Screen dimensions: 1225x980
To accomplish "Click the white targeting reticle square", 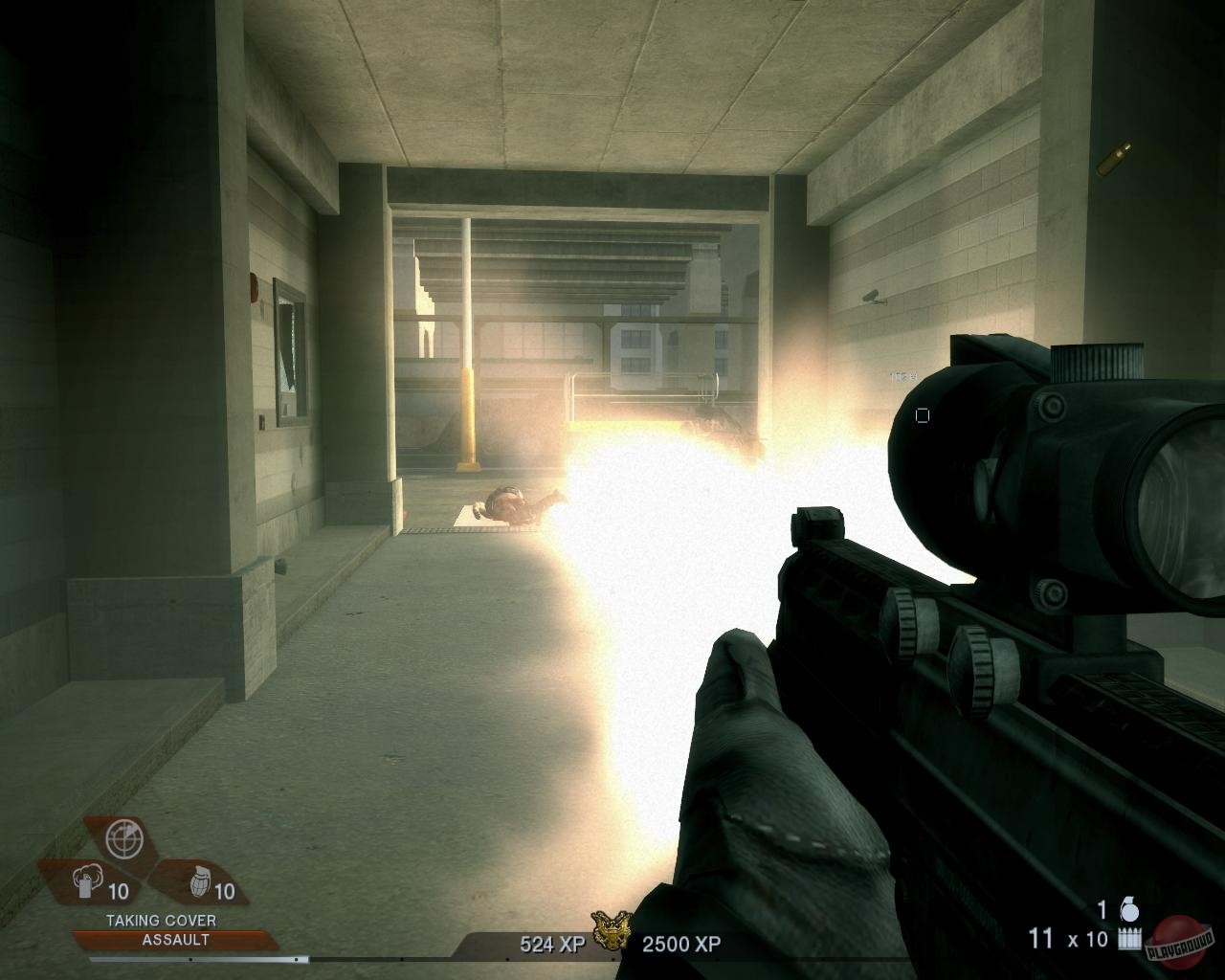I will tap(922, 414).
